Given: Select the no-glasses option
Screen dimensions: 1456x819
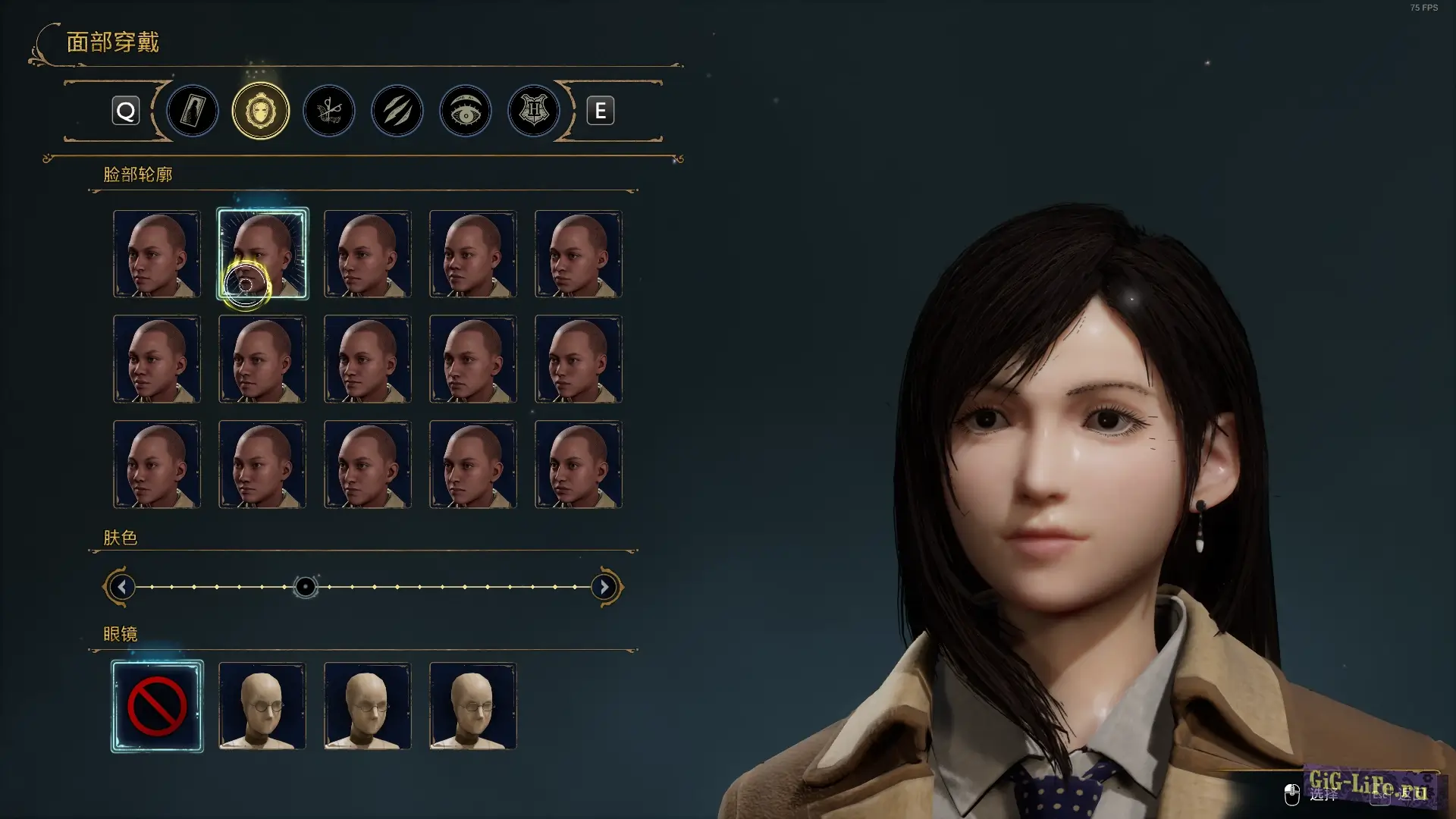Looking at the screenshot, I should coord(157,707).
